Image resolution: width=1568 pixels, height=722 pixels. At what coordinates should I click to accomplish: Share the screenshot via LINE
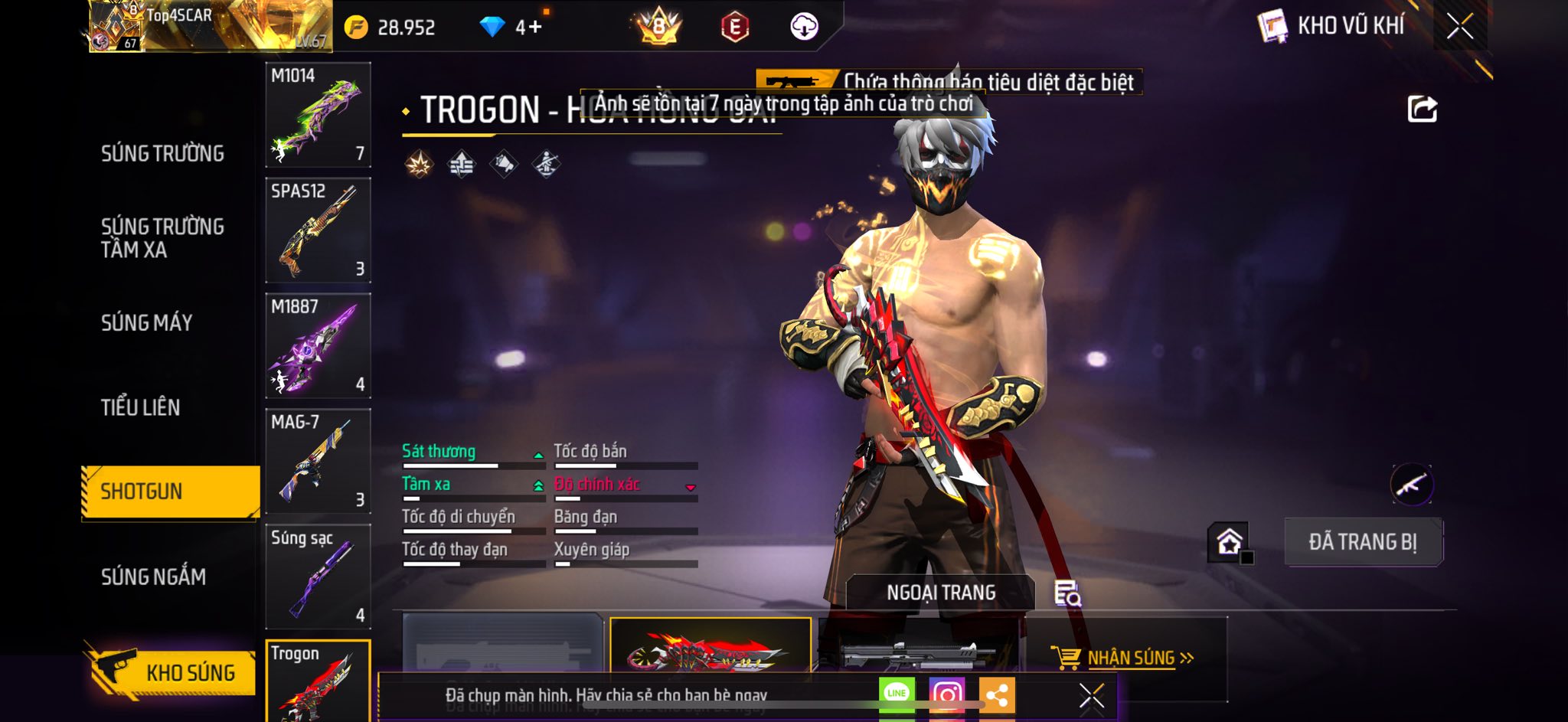pos(897,694)
